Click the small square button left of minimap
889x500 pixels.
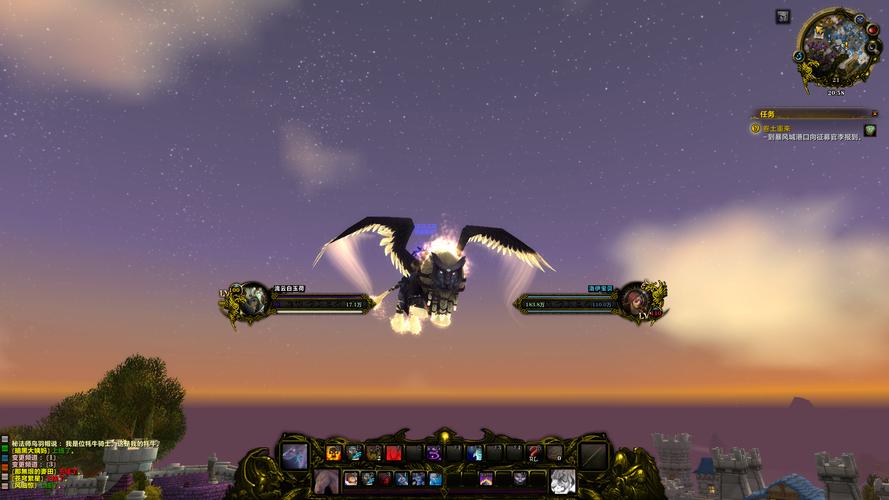(782, 16)
